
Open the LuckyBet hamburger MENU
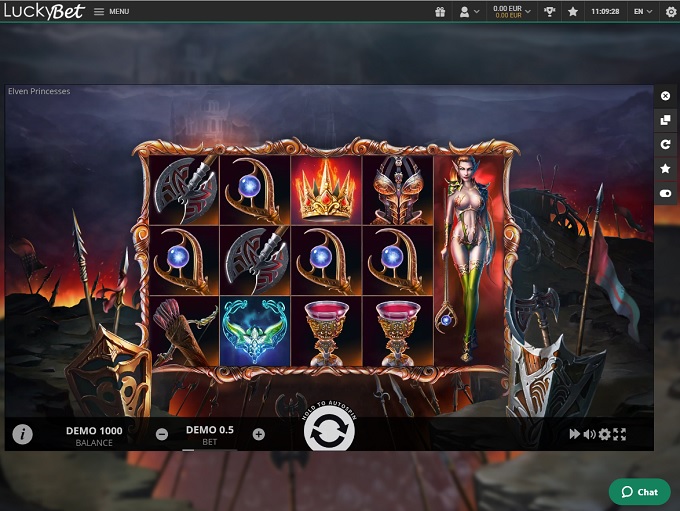click(111, 12)
